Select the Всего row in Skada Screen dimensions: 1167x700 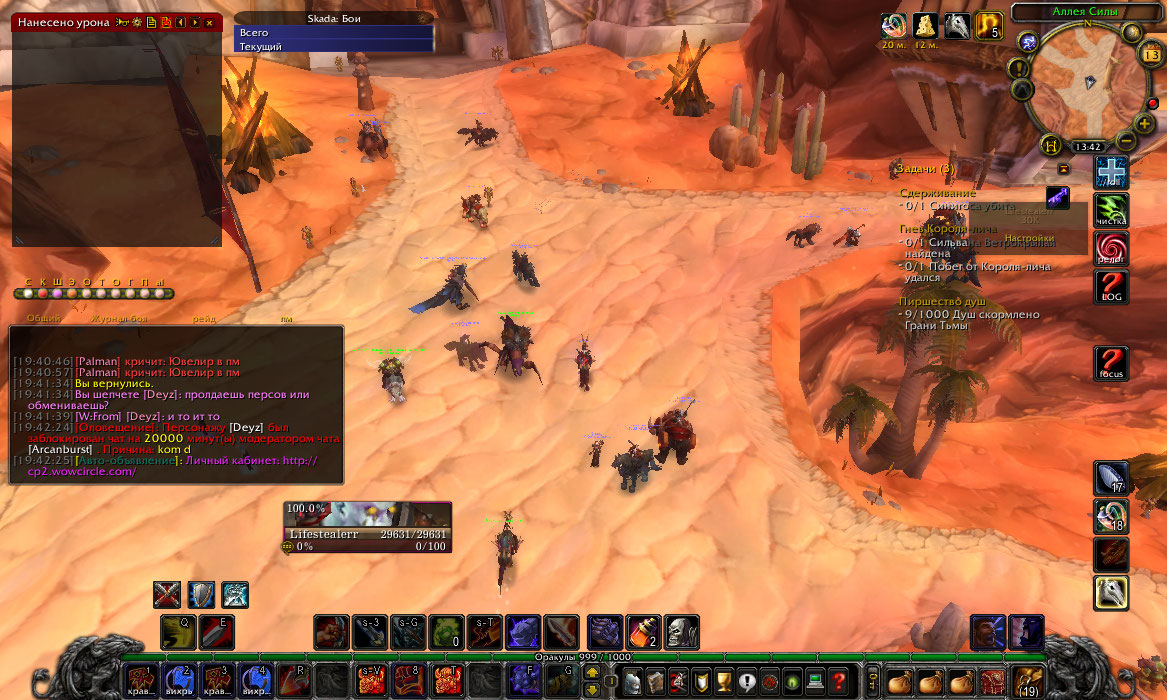[333, 33]
